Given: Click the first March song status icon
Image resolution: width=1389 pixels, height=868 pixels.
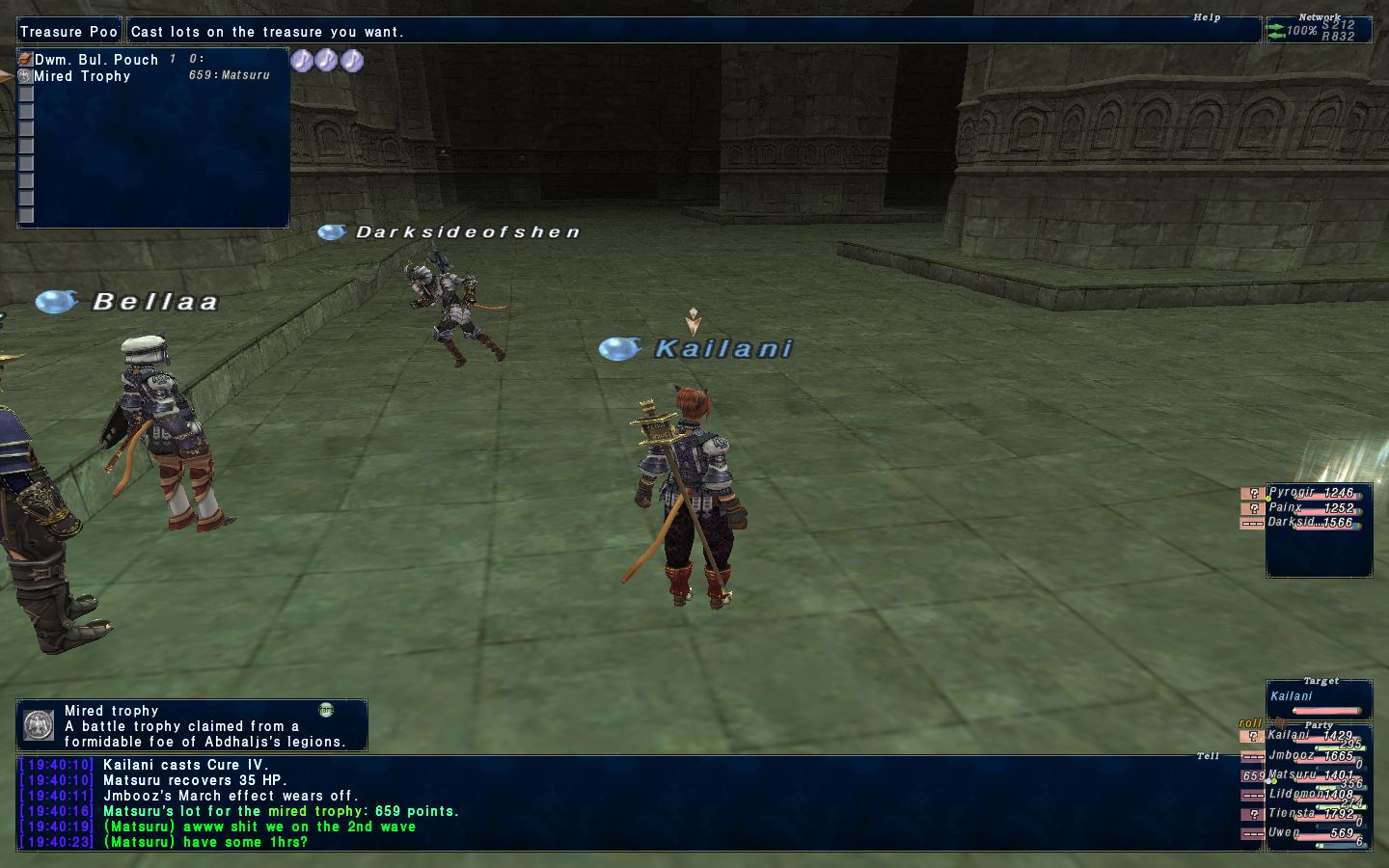Looking at the screenshot, I should tap(302, 61).
